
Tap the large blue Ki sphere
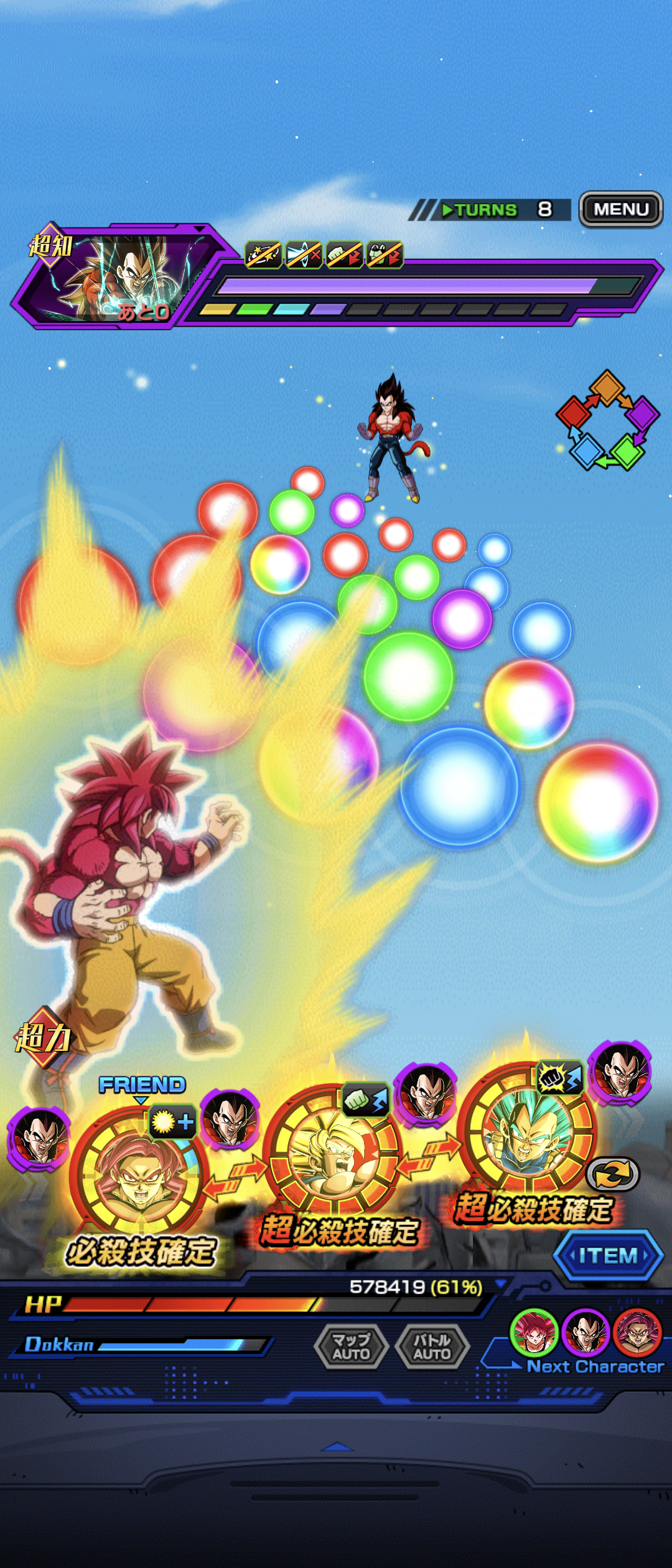(459, 786)
